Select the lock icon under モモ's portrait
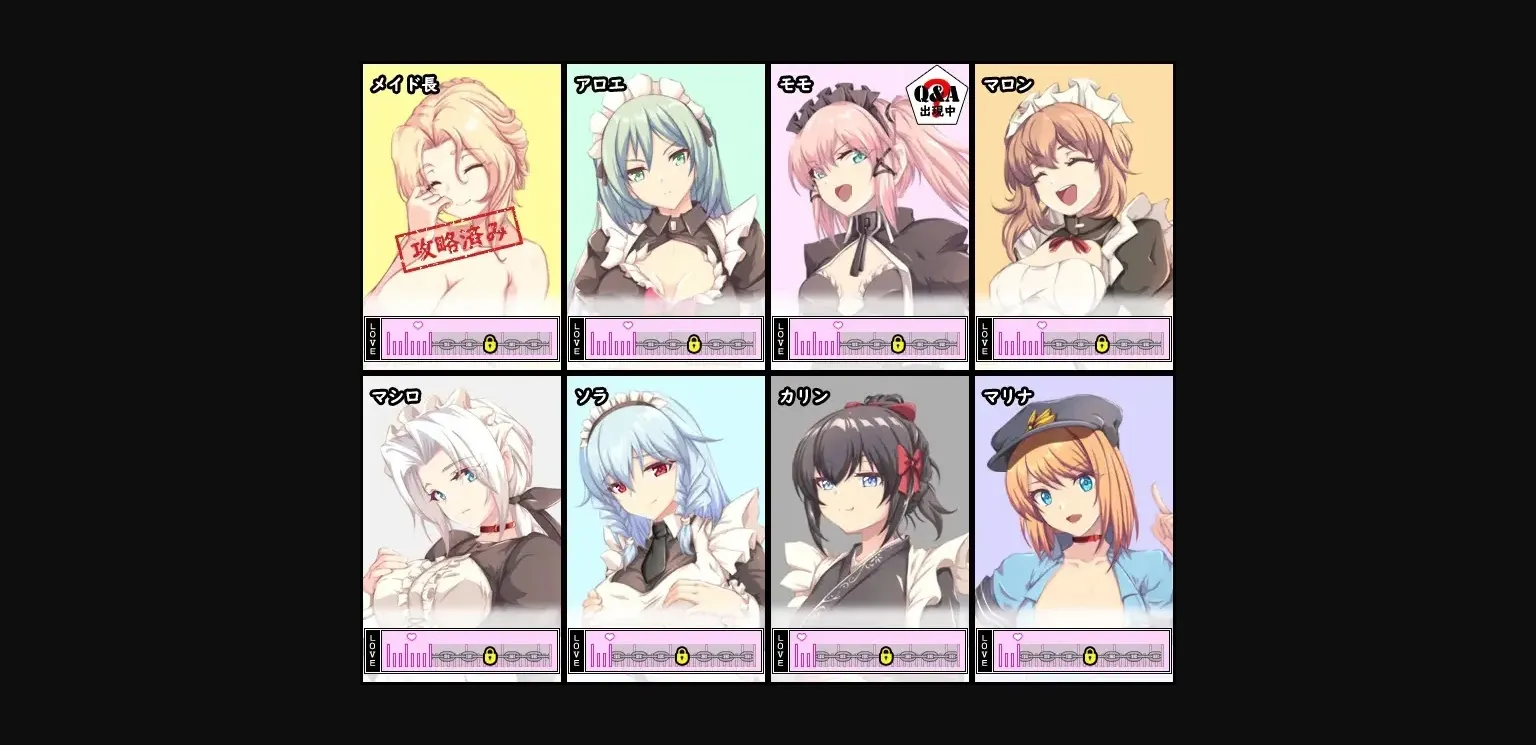1536x745 pixels. [897, 343]
